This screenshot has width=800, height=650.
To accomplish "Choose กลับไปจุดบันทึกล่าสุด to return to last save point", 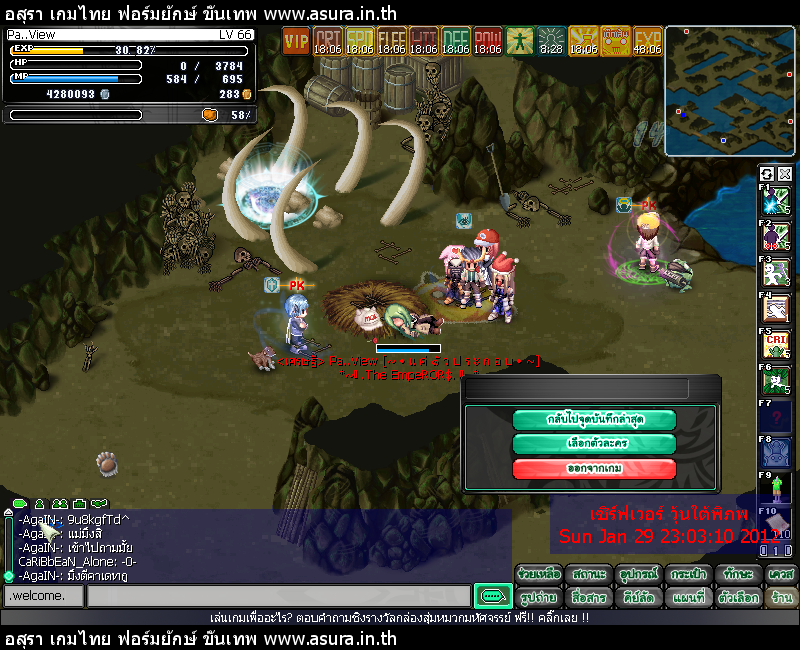I will coord(594,419).
